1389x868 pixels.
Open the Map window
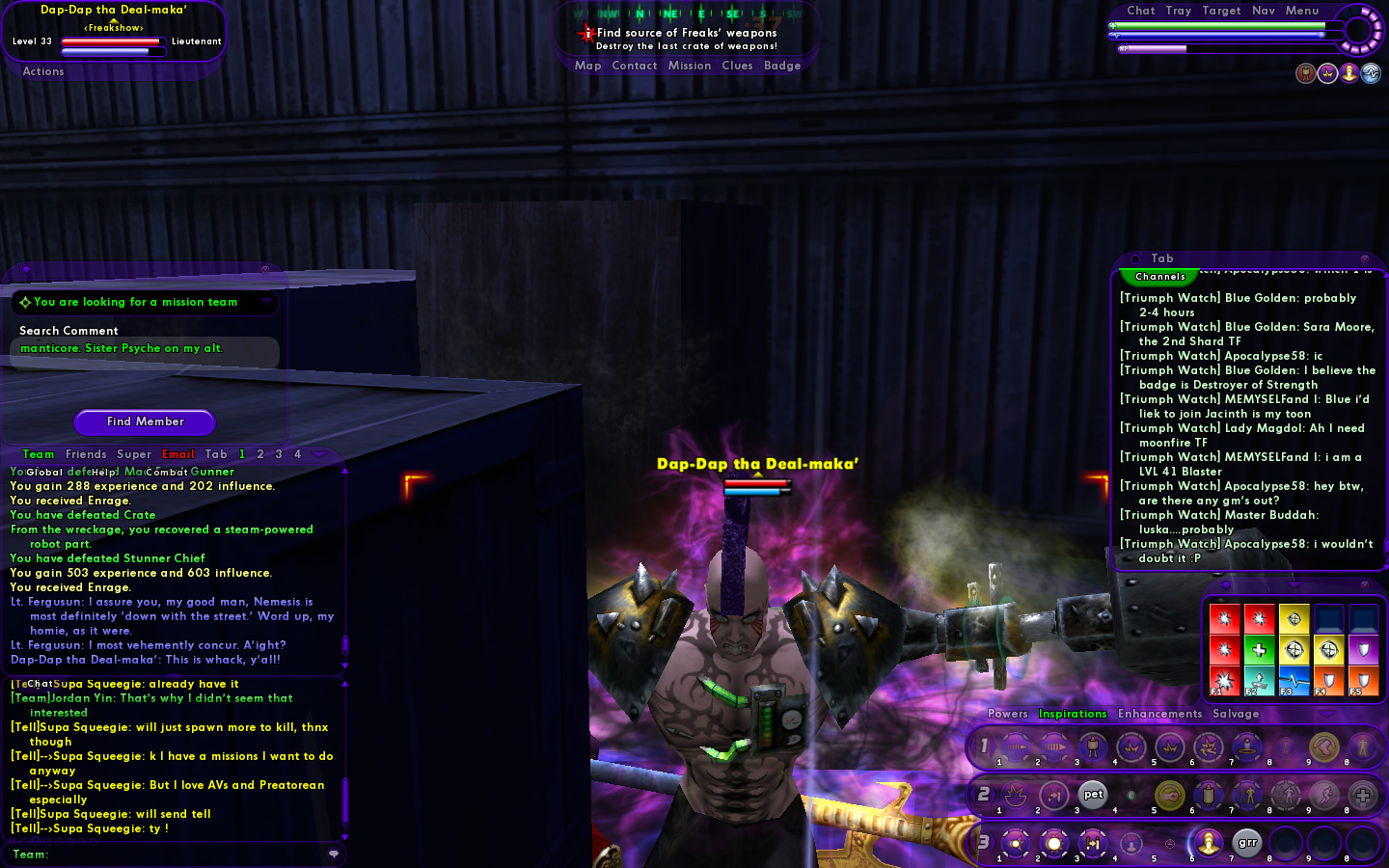click(x=587, y=66)
